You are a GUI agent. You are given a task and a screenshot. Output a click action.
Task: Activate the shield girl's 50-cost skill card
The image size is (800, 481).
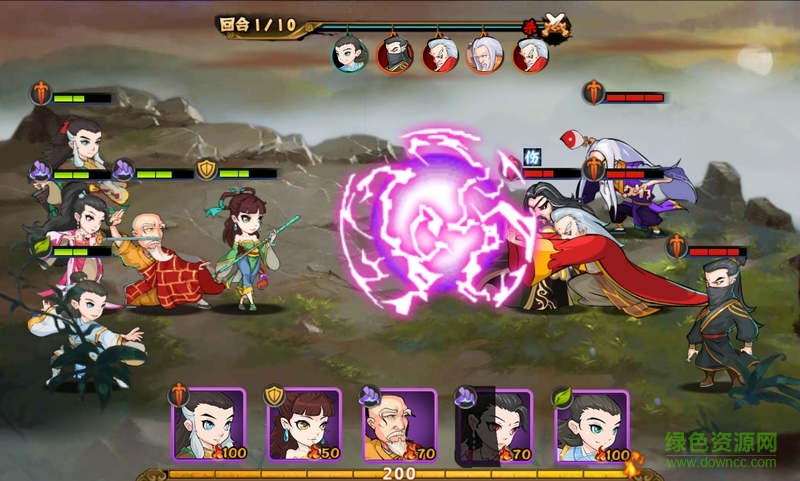[304, 426]
